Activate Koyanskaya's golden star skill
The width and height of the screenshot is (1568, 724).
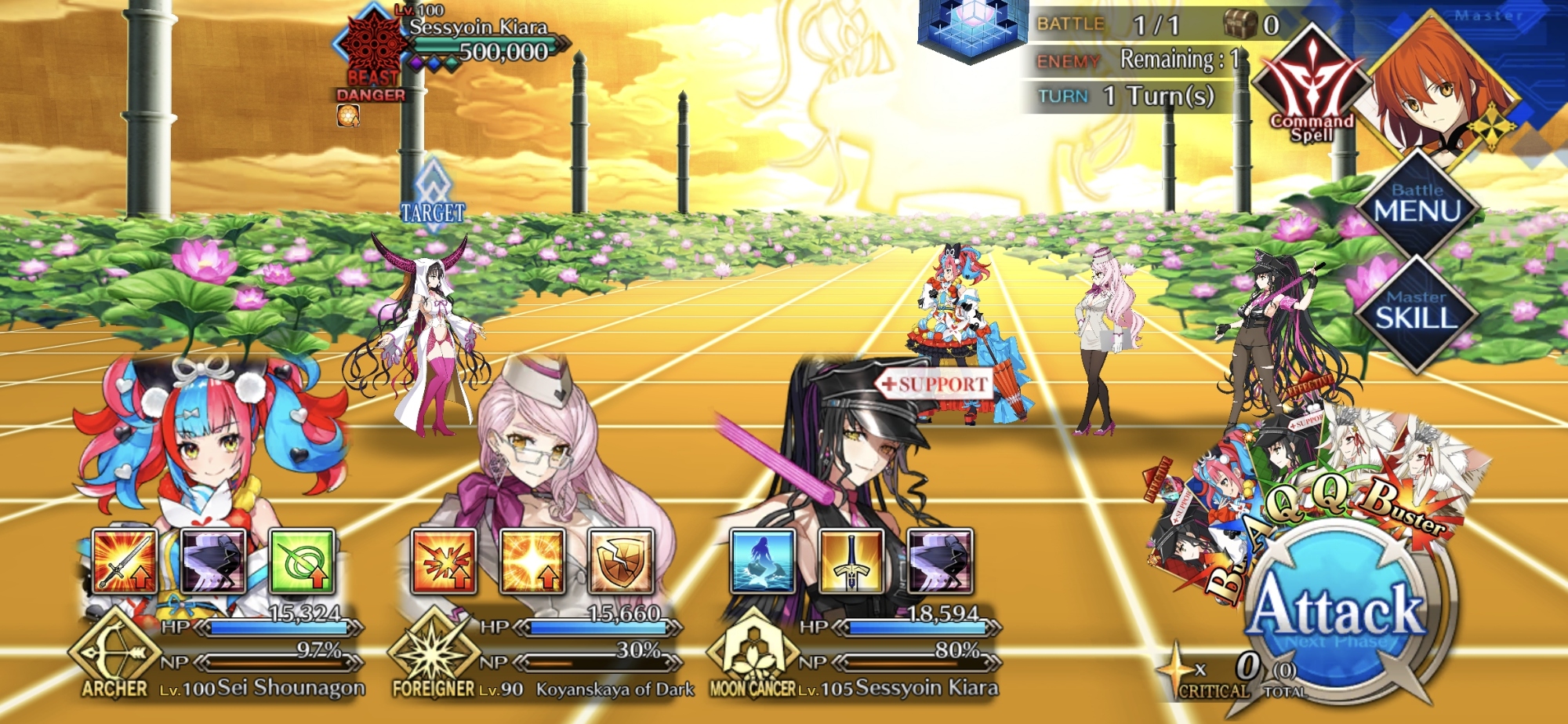(532, 561)
